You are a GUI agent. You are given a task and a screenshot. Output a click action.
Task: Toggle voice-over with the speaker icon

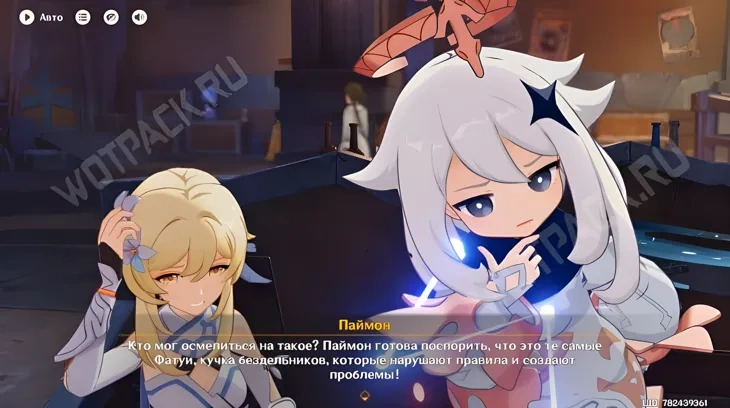[x=139, y=17]
